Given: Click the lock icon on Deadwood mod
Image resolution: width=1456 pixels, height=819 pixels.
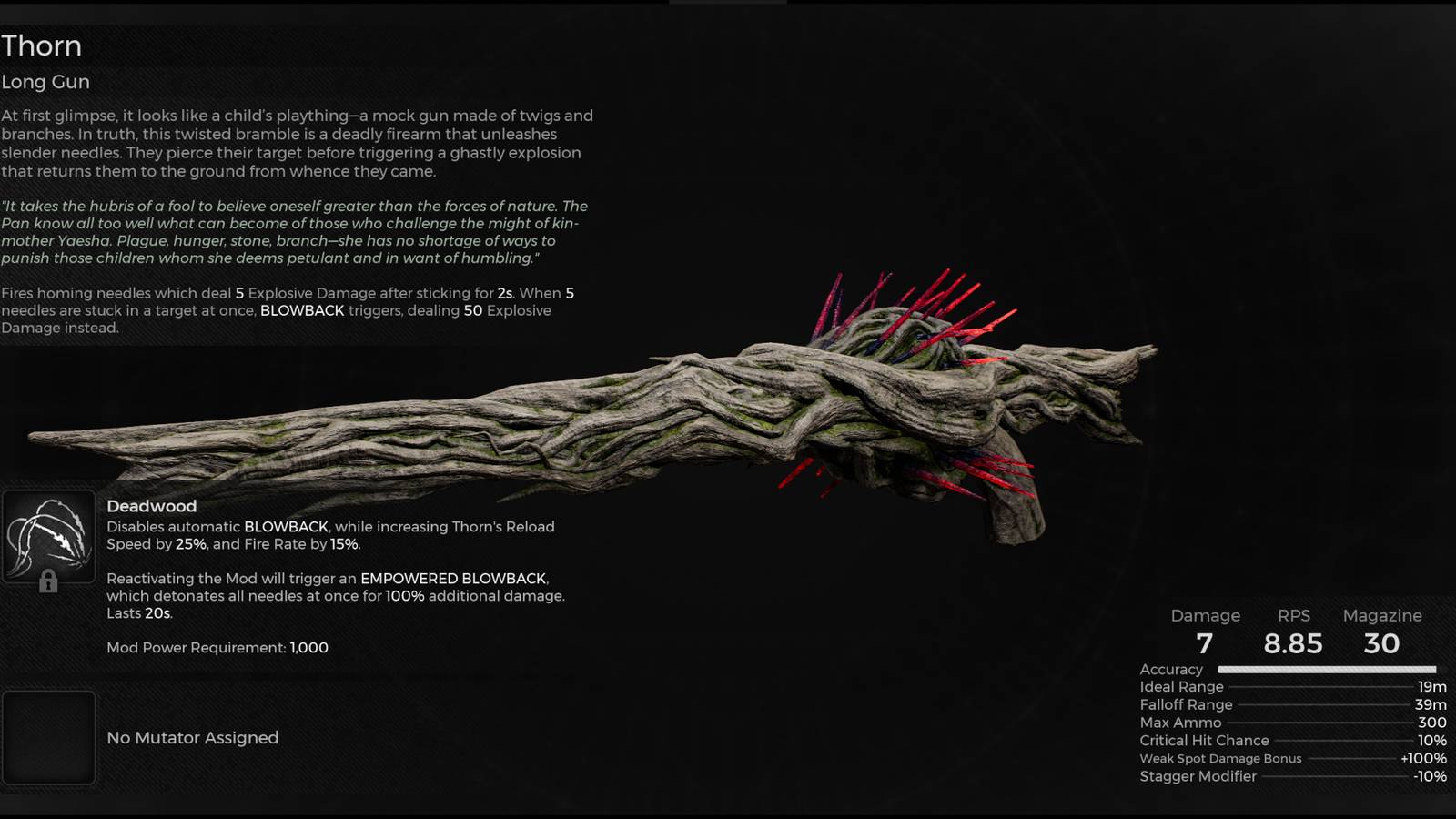Looking at the screenshot, I should (x=47, y=580).
